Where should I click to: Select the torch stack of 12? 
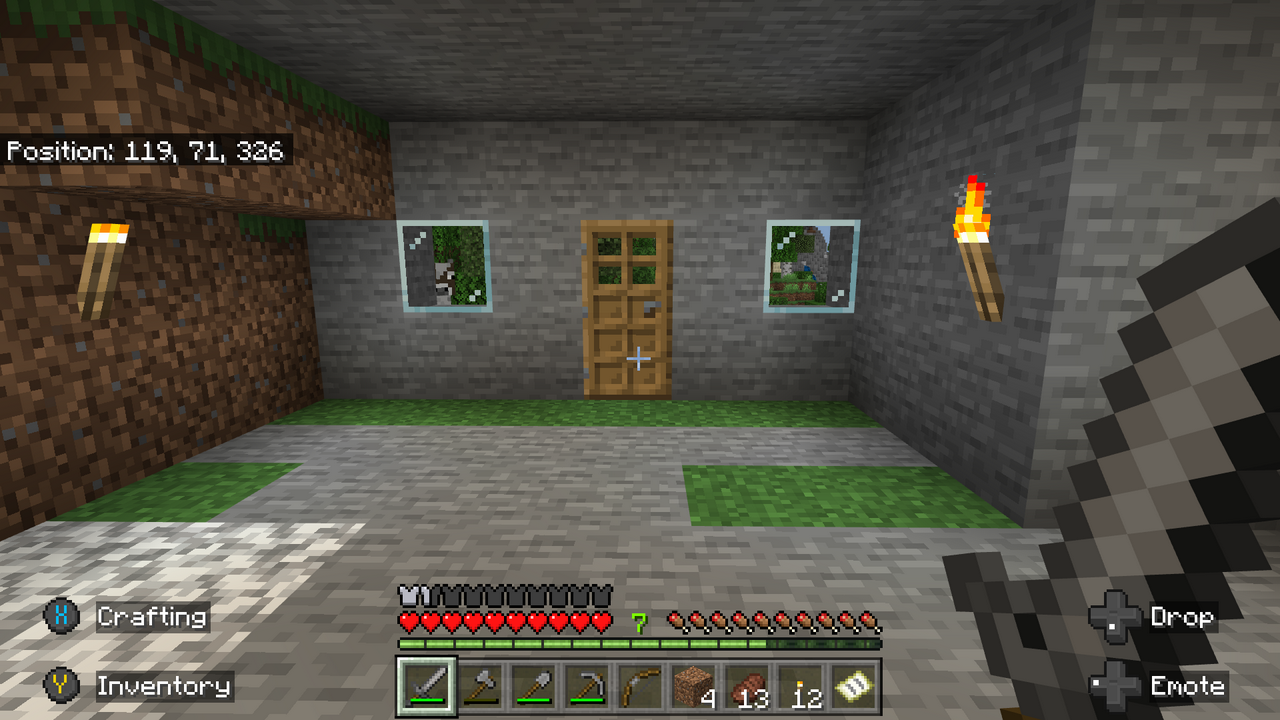tap(800, 686)
